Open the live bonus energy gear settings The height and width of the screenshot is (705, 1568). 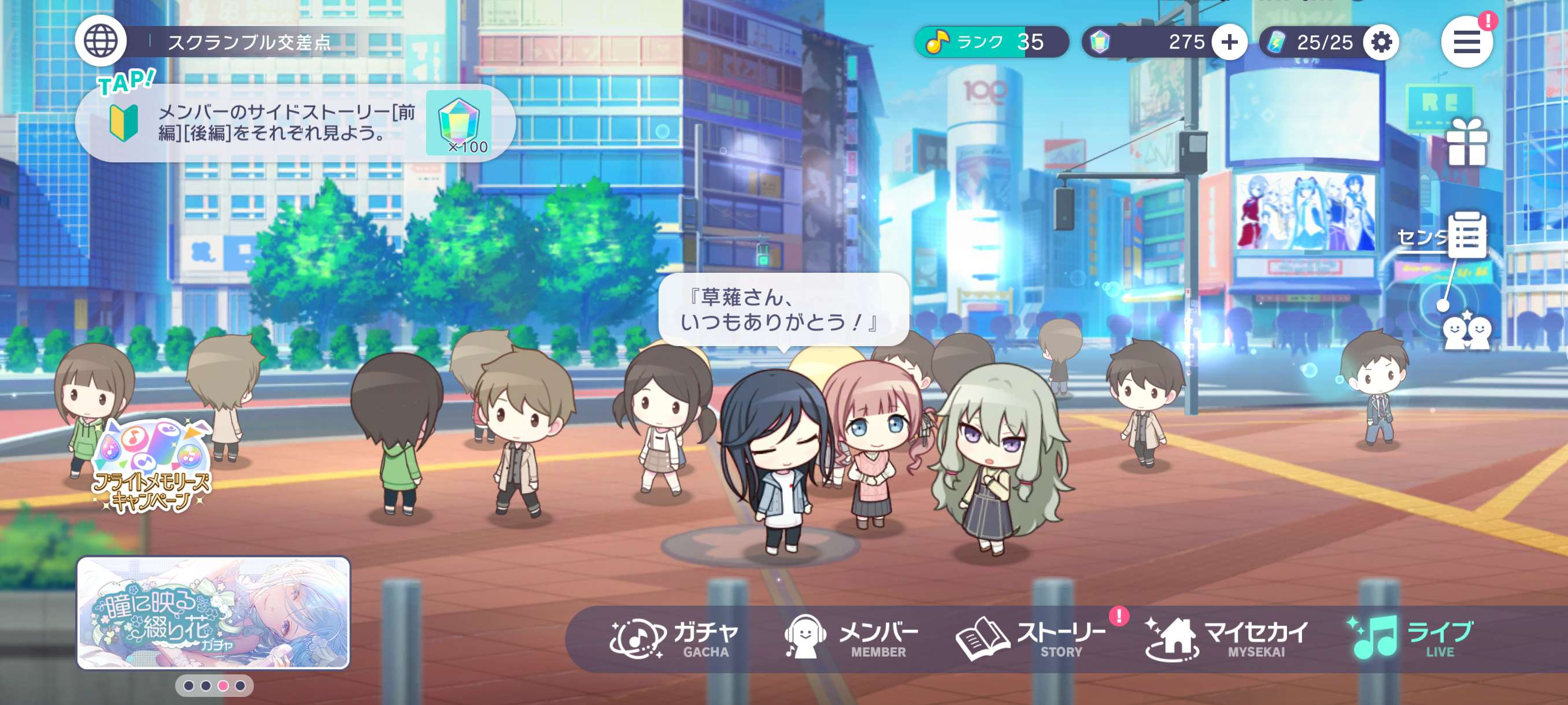point(1381,42)
